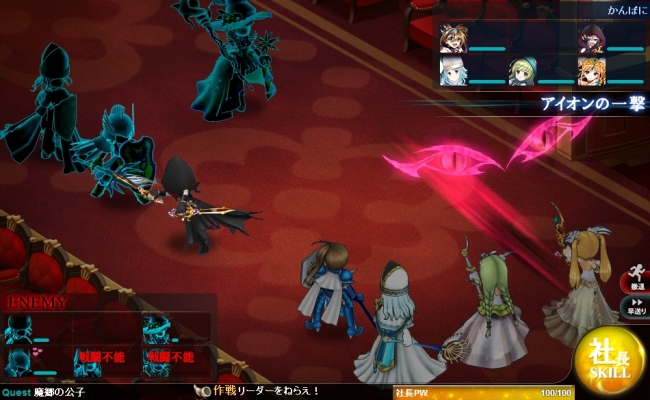The height and width of the screenshot is (400, 650).
Task: Toggle the 早送り fast-forward button
Action: tap(636, 305)
